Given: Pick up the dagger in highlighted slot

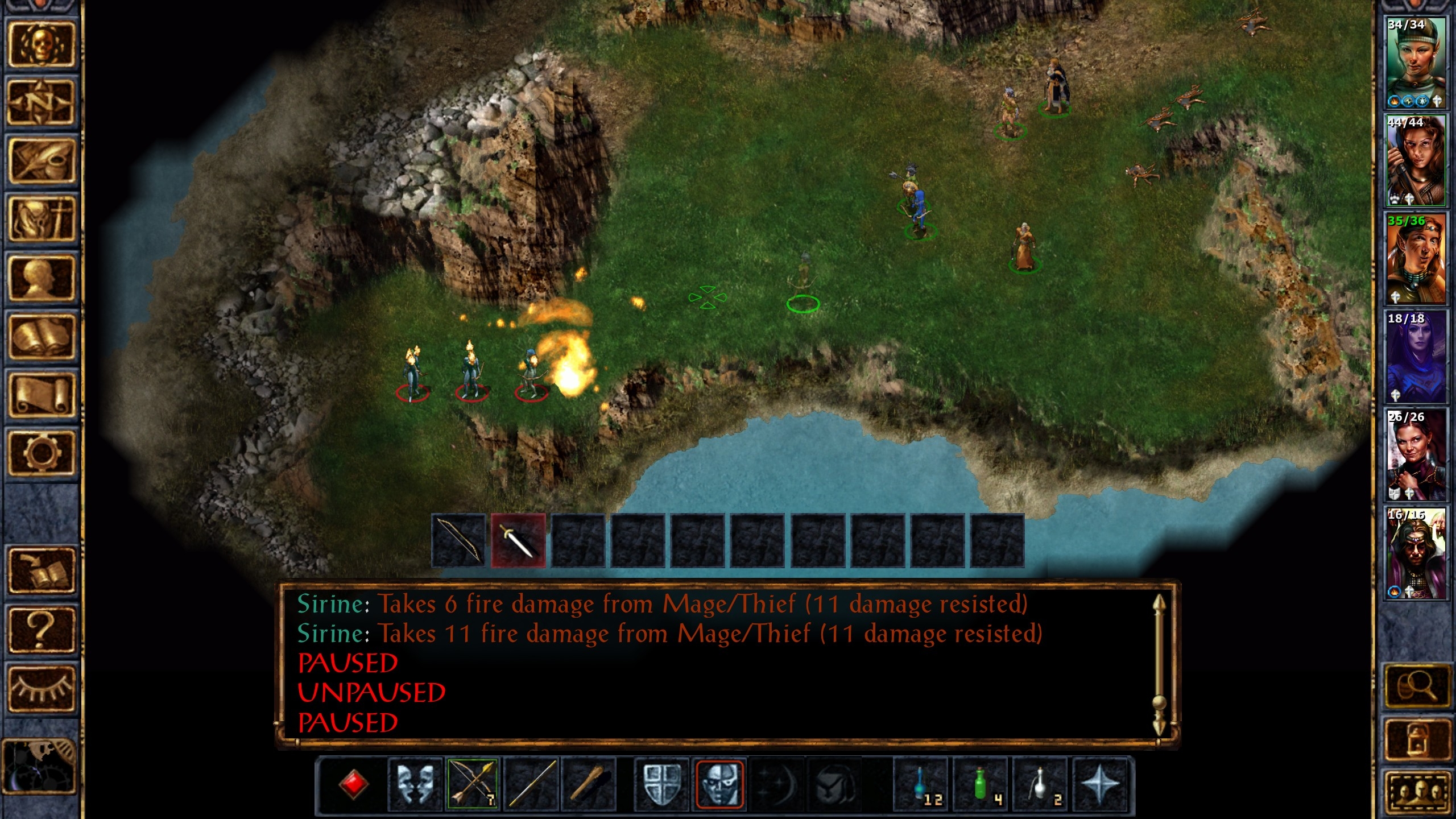Looking at the screenshot, I should point(518,541).
